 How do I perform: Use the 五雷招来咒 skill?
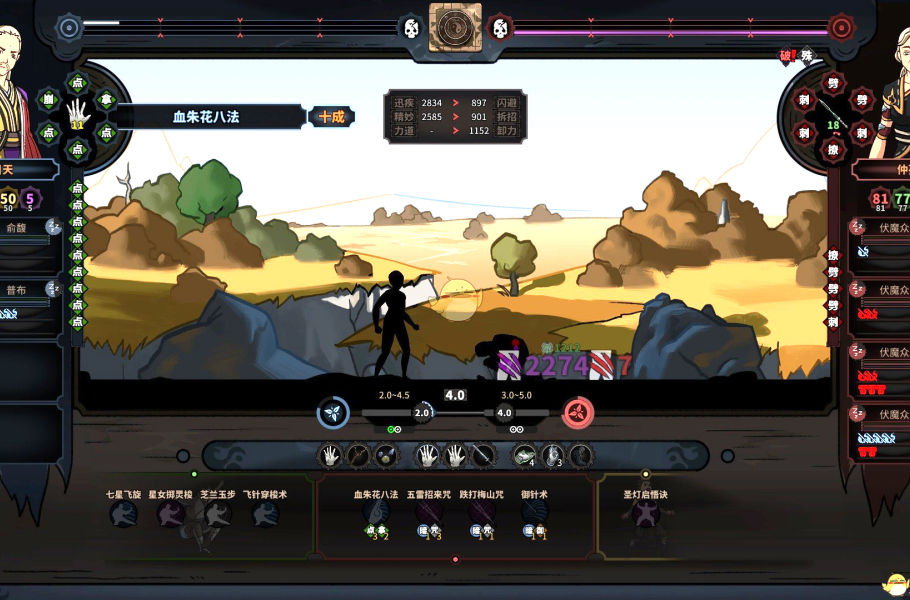click(429, 514)
